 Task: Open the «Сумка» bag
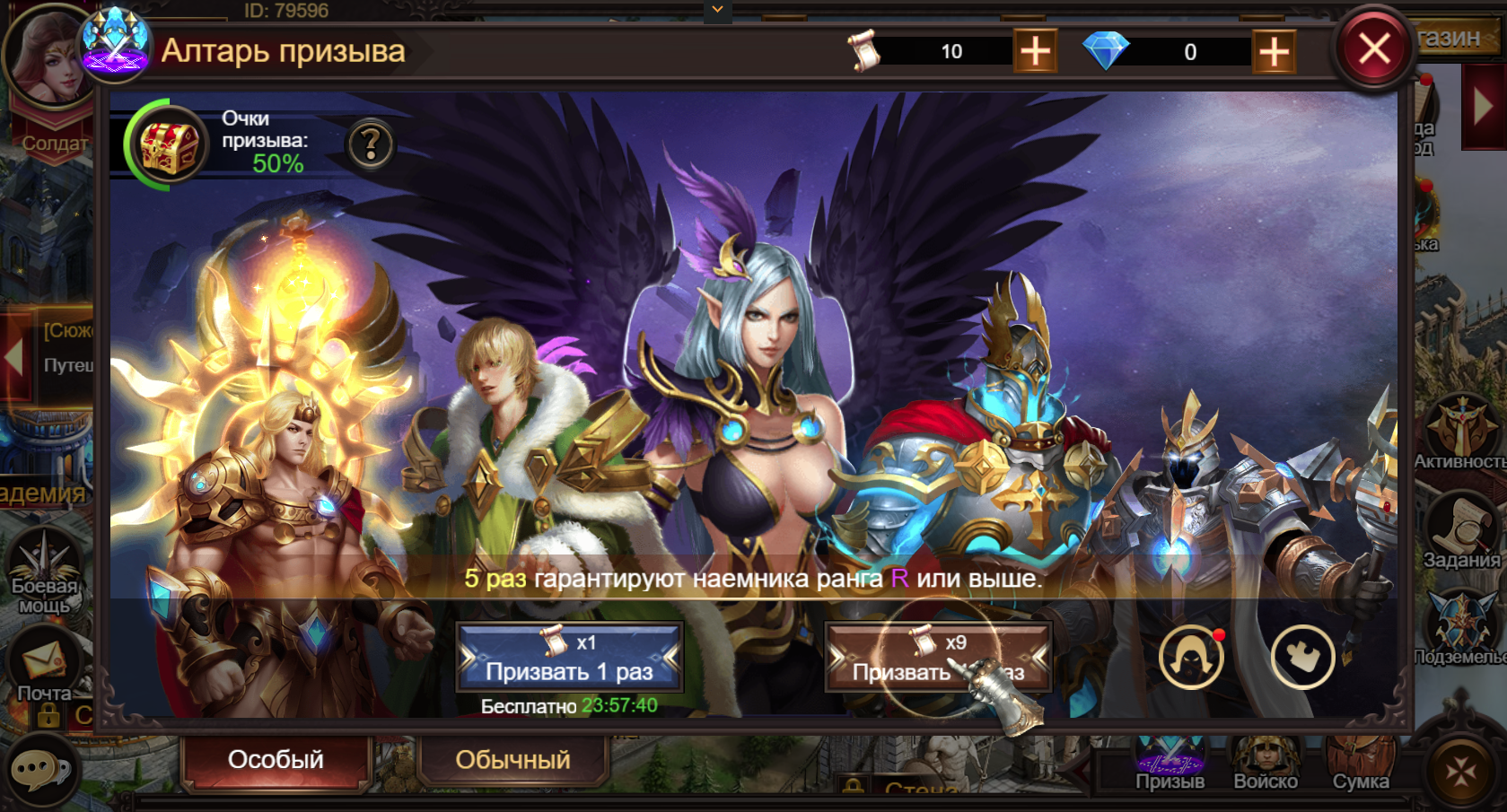(x=1361, y=764)
